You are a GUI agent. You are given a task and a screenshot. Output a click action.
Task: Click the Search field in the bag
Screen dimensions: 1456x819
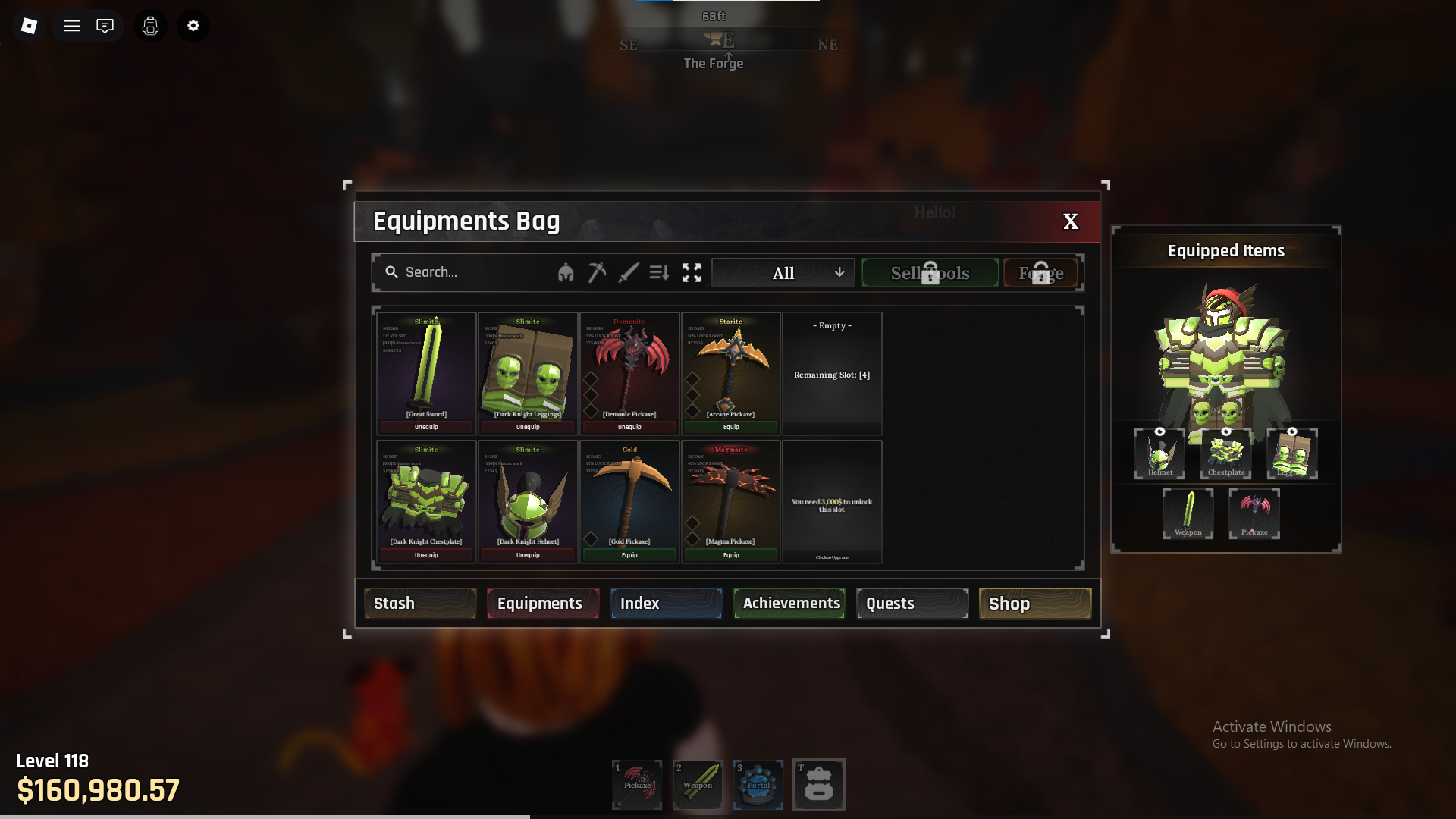(x=470, y=272)
